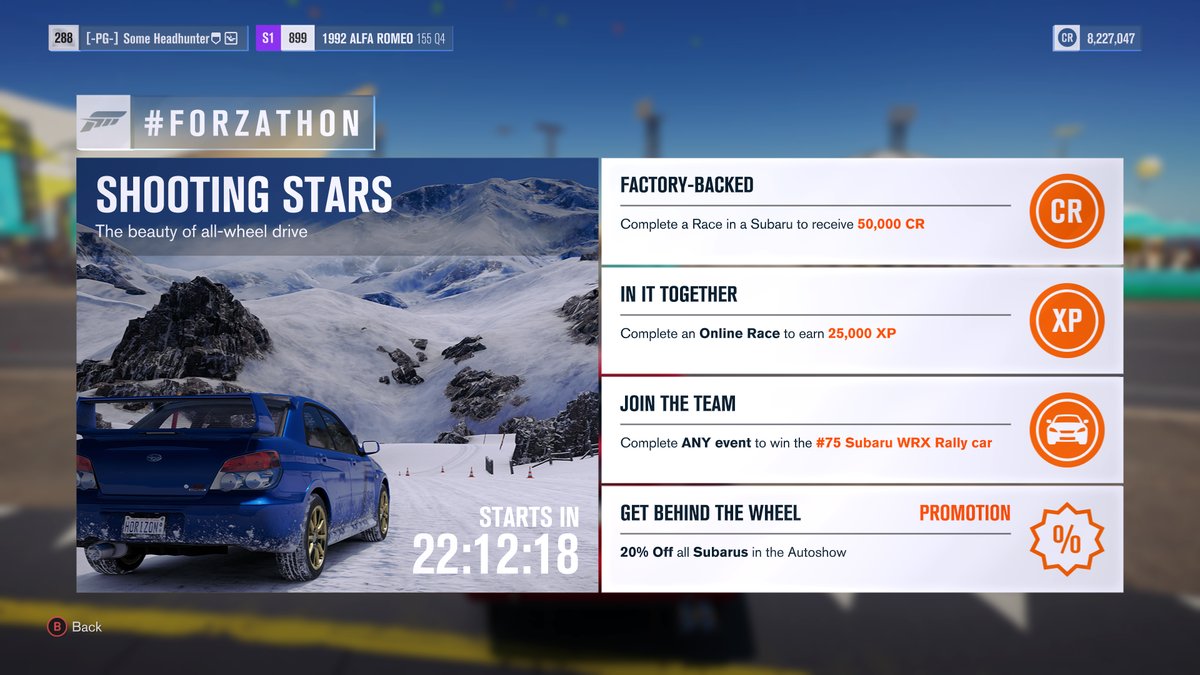Open the Shooting Stars event image
The width and height of the screenshot is (1200, 675).
(x=338, y=375)
